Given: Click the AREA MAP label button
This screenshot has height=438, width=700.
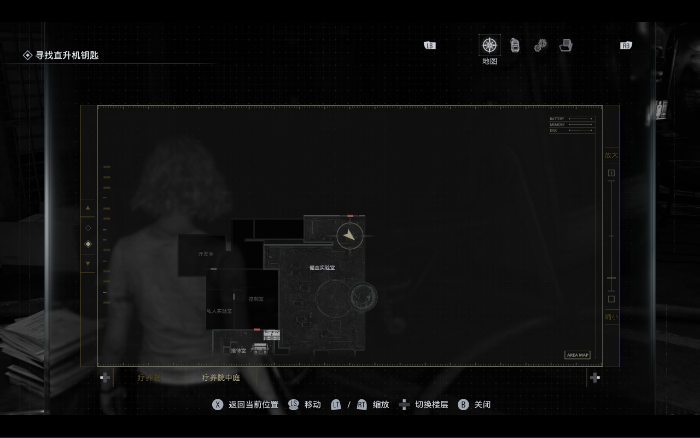Looking at the screenshot, I should click(x=579, y=355).
